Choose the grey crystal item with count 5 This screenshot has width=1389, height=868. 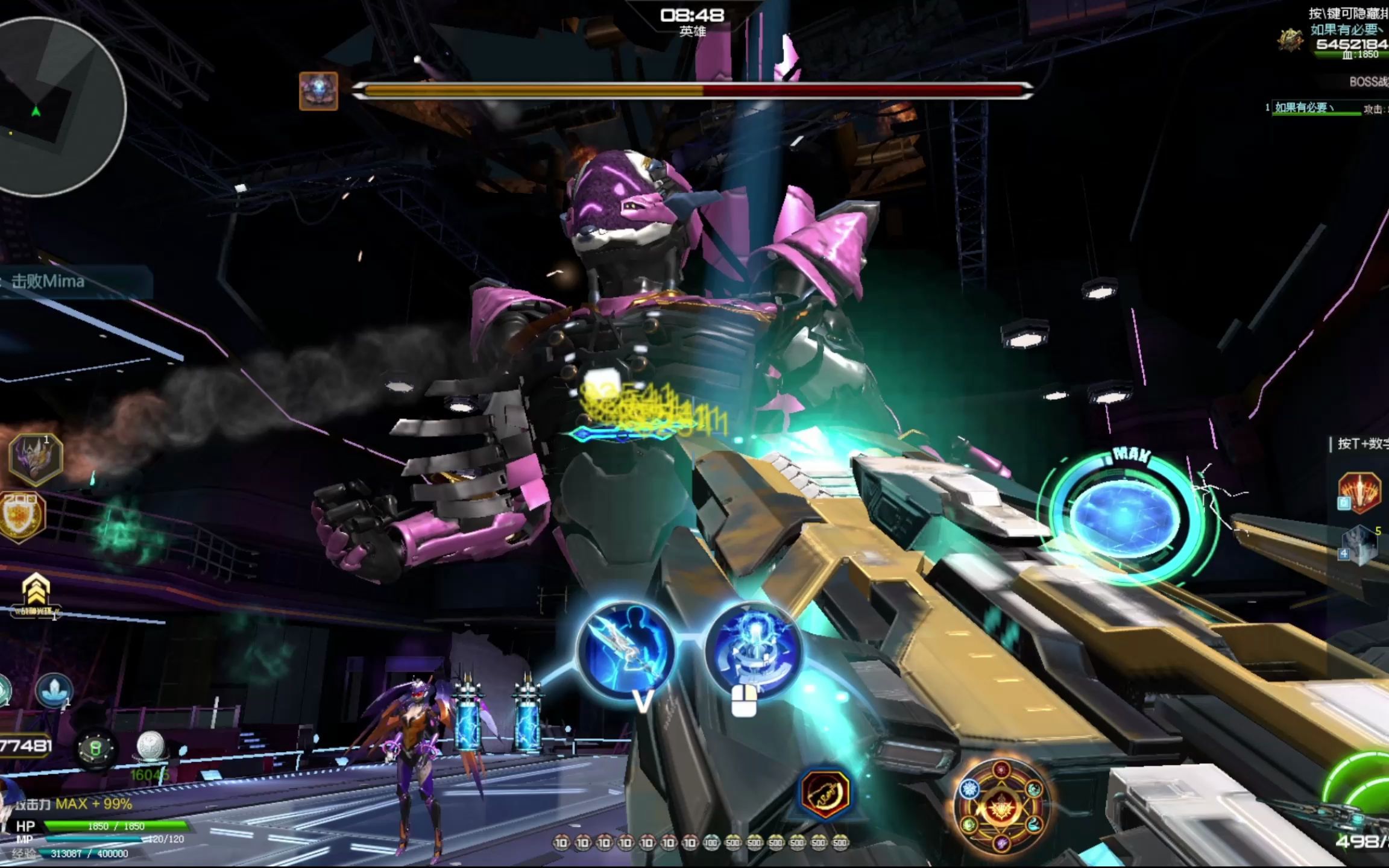[1360, 545]
